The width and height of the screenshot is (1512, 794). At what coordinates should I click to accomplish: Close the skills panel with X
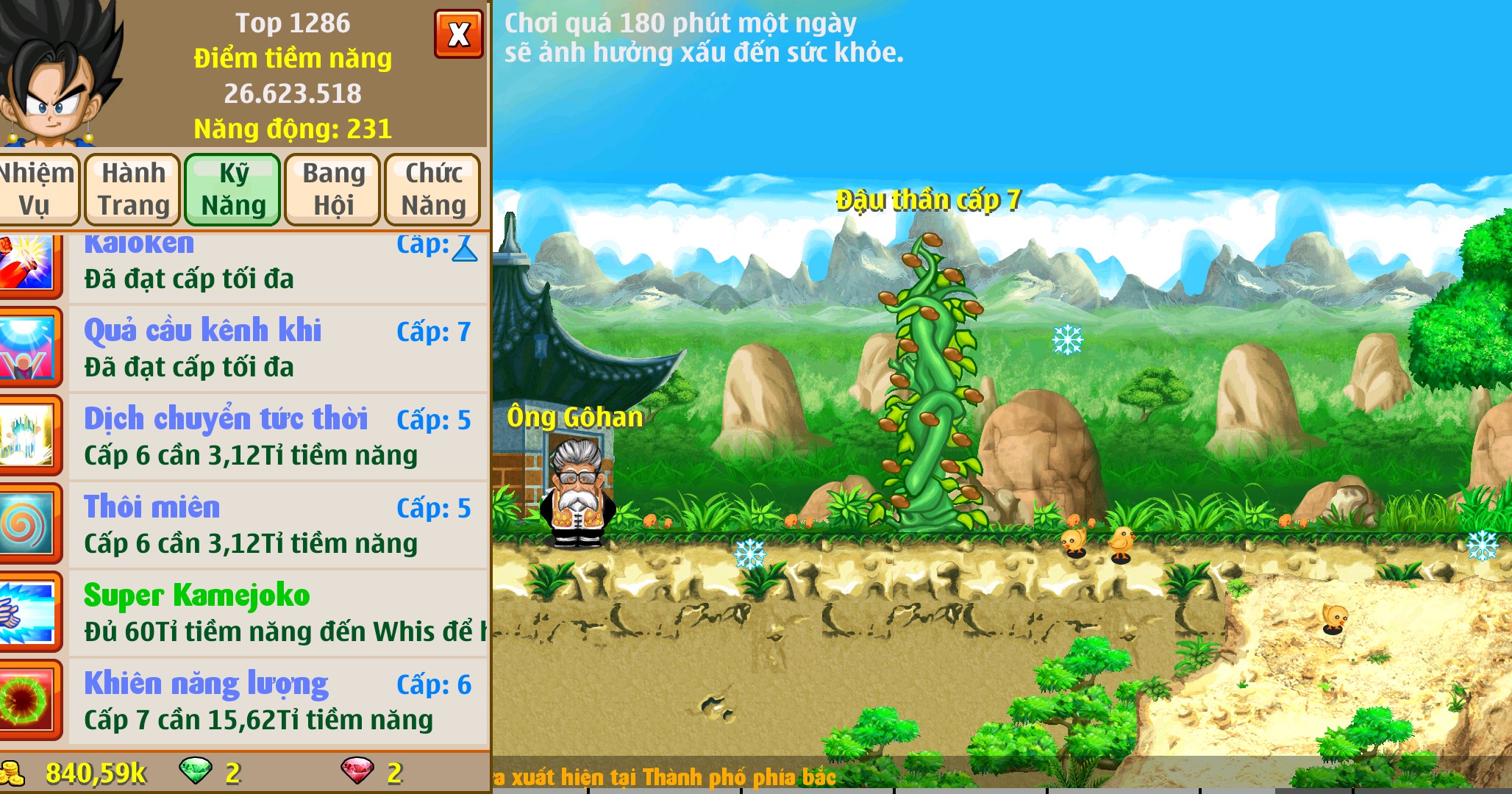pyautogui.click(x=460, y=32)
